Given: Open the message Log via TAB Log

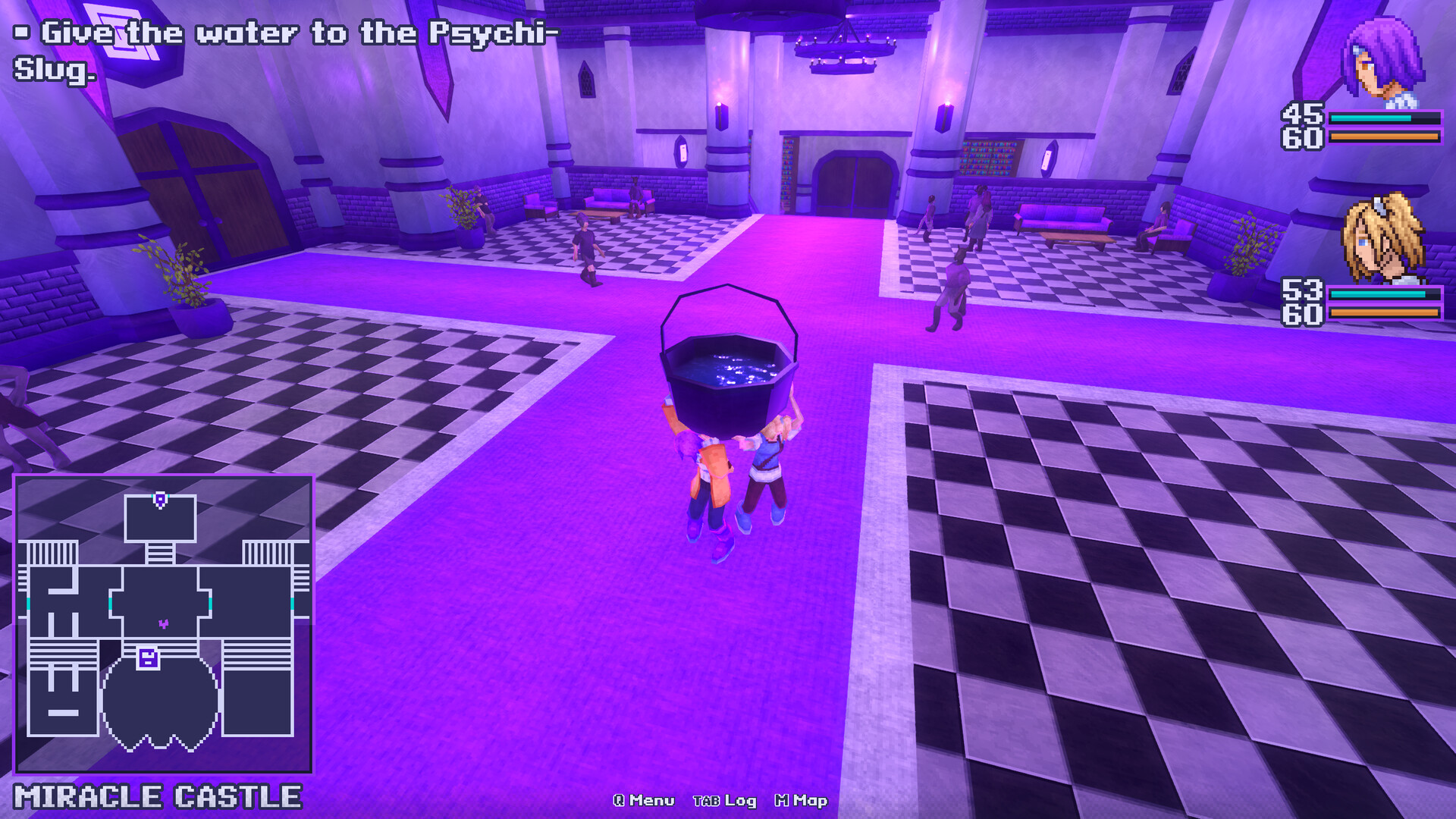Looking at the screenshot, I should (x=724, y=799).
